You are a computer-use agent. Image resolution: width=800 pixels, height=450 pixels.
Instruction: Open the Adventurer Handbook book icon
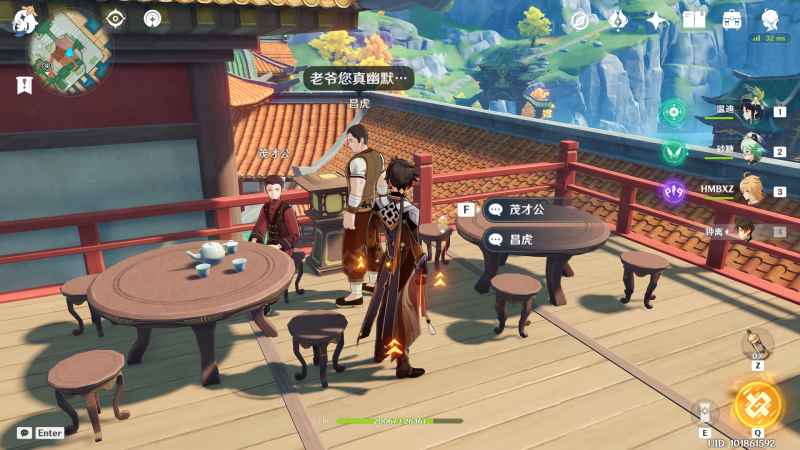[x=694, y=20]
